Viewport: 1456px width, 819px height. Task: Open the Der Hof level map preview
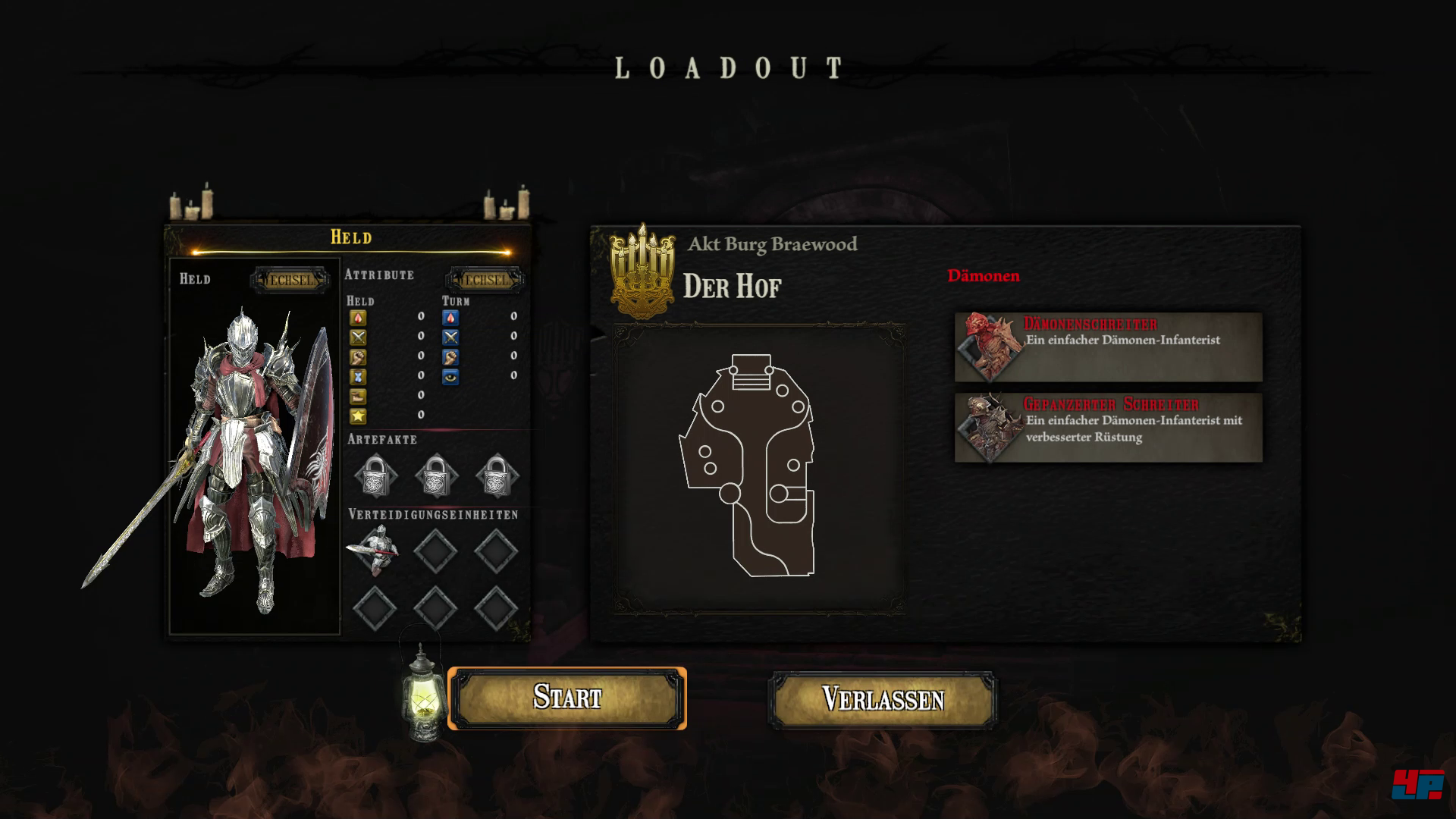(759, 468)
